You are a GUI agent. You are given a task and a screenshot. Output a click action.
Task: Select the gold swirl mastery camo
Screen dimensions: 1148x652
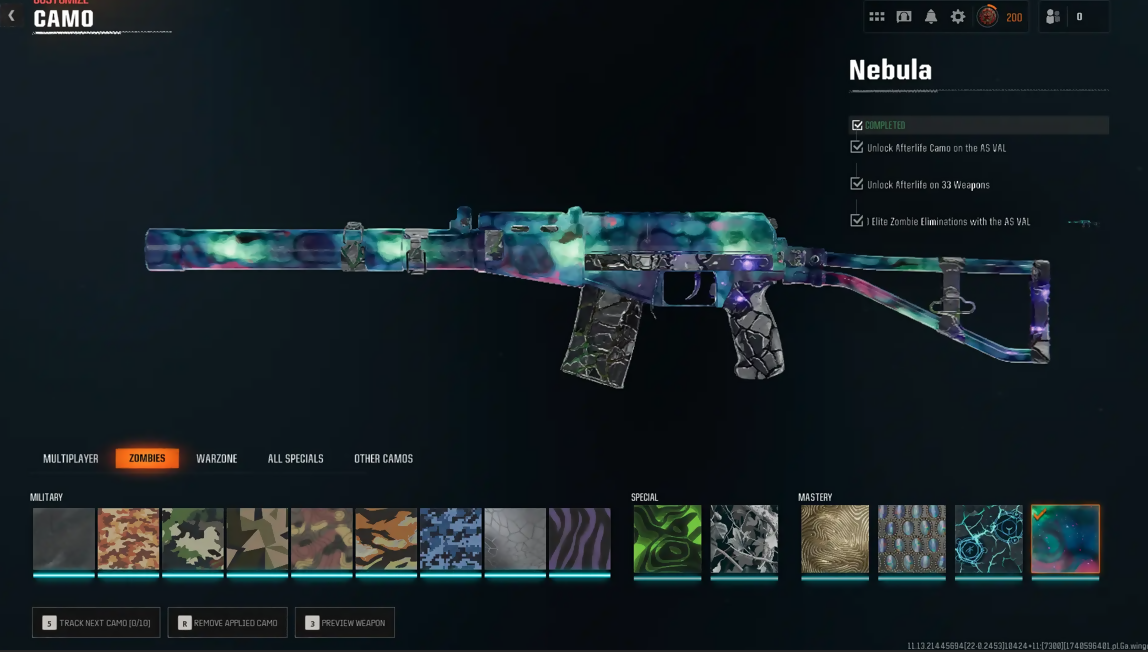[x=835, y=539]
